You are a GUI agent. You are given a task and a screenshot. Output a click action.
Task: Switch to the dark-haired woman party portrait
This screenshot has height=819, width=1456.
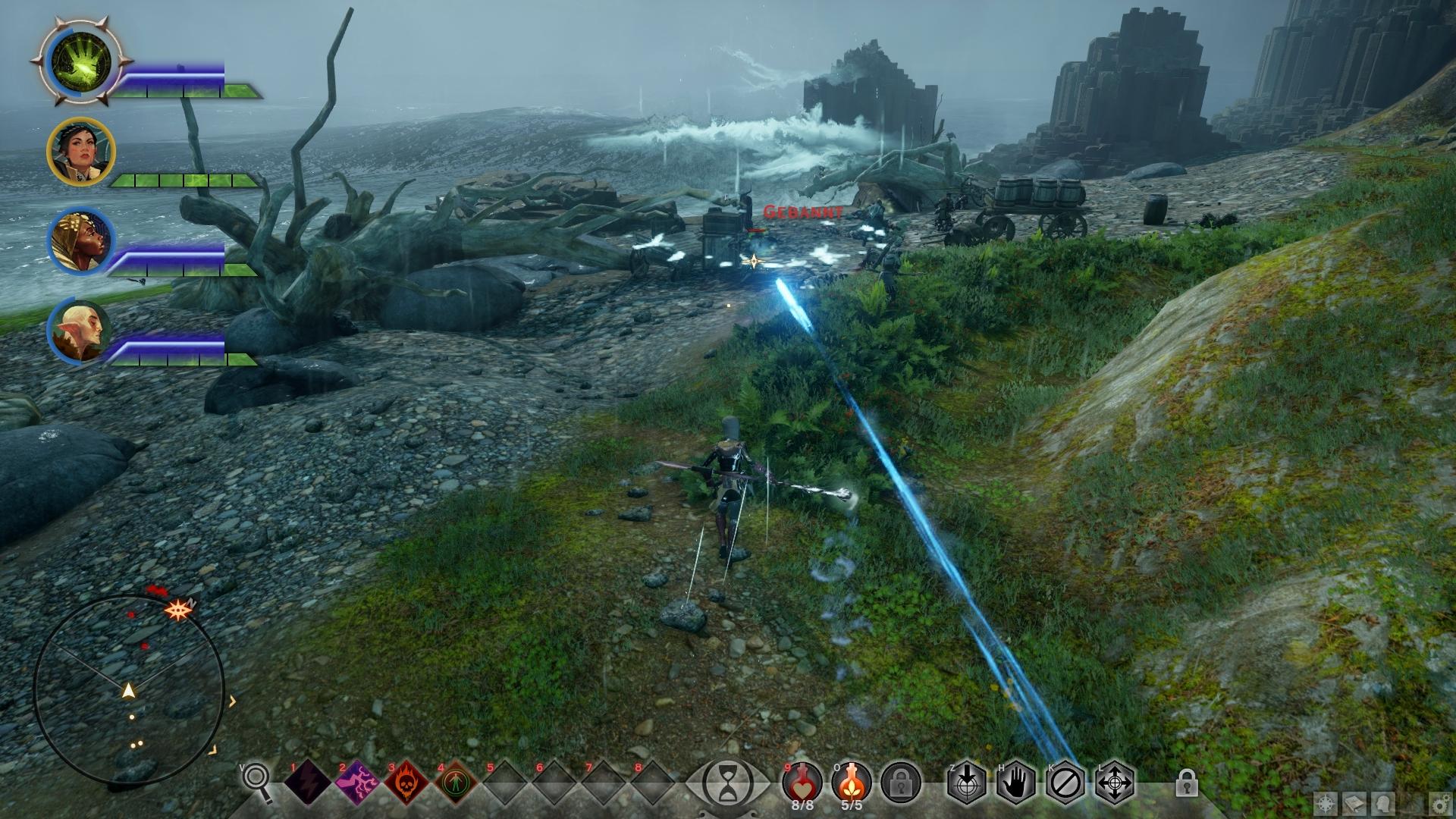coord(81,152)
